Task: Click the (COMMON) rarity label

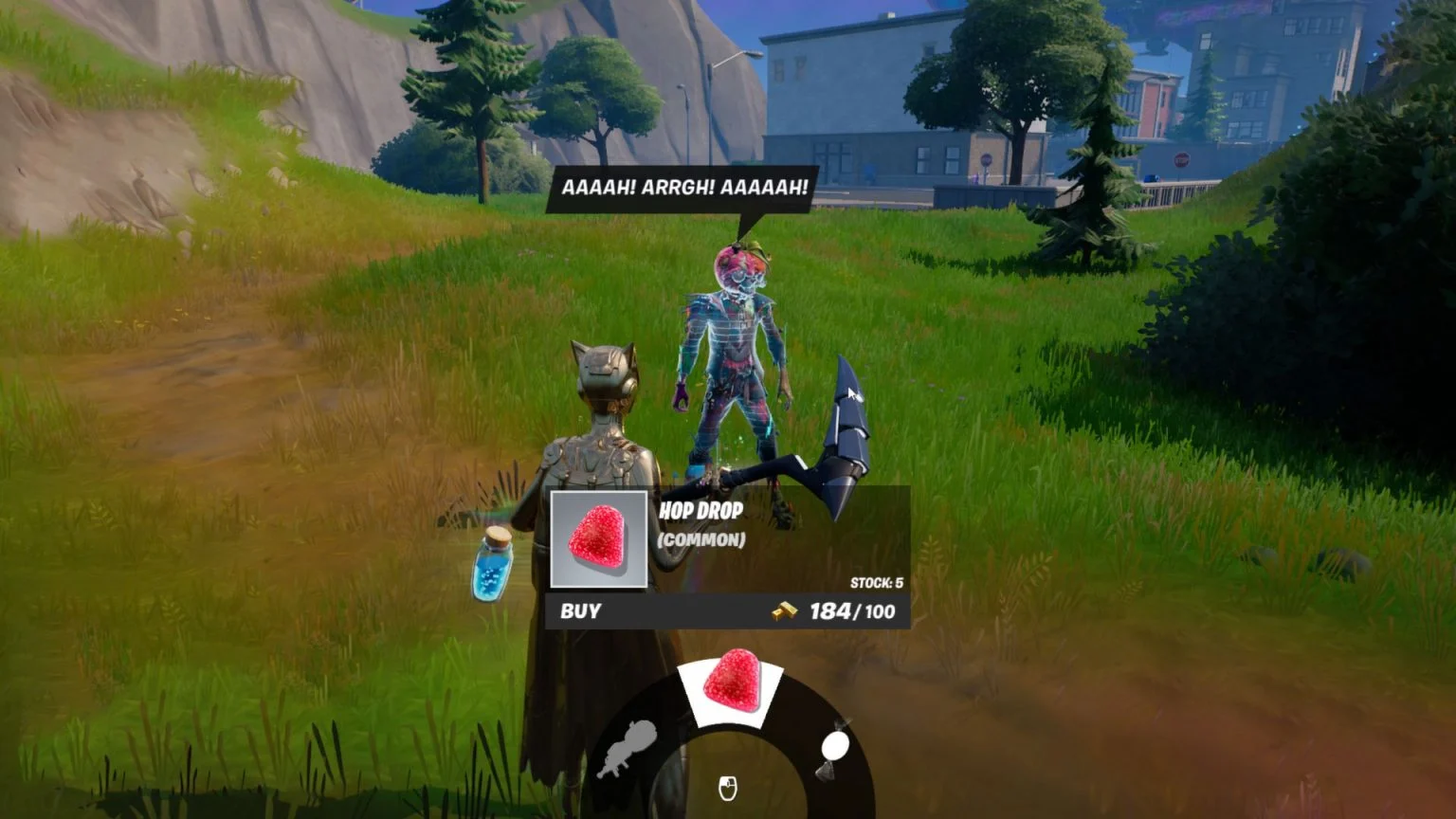Action: click(702, 541)
